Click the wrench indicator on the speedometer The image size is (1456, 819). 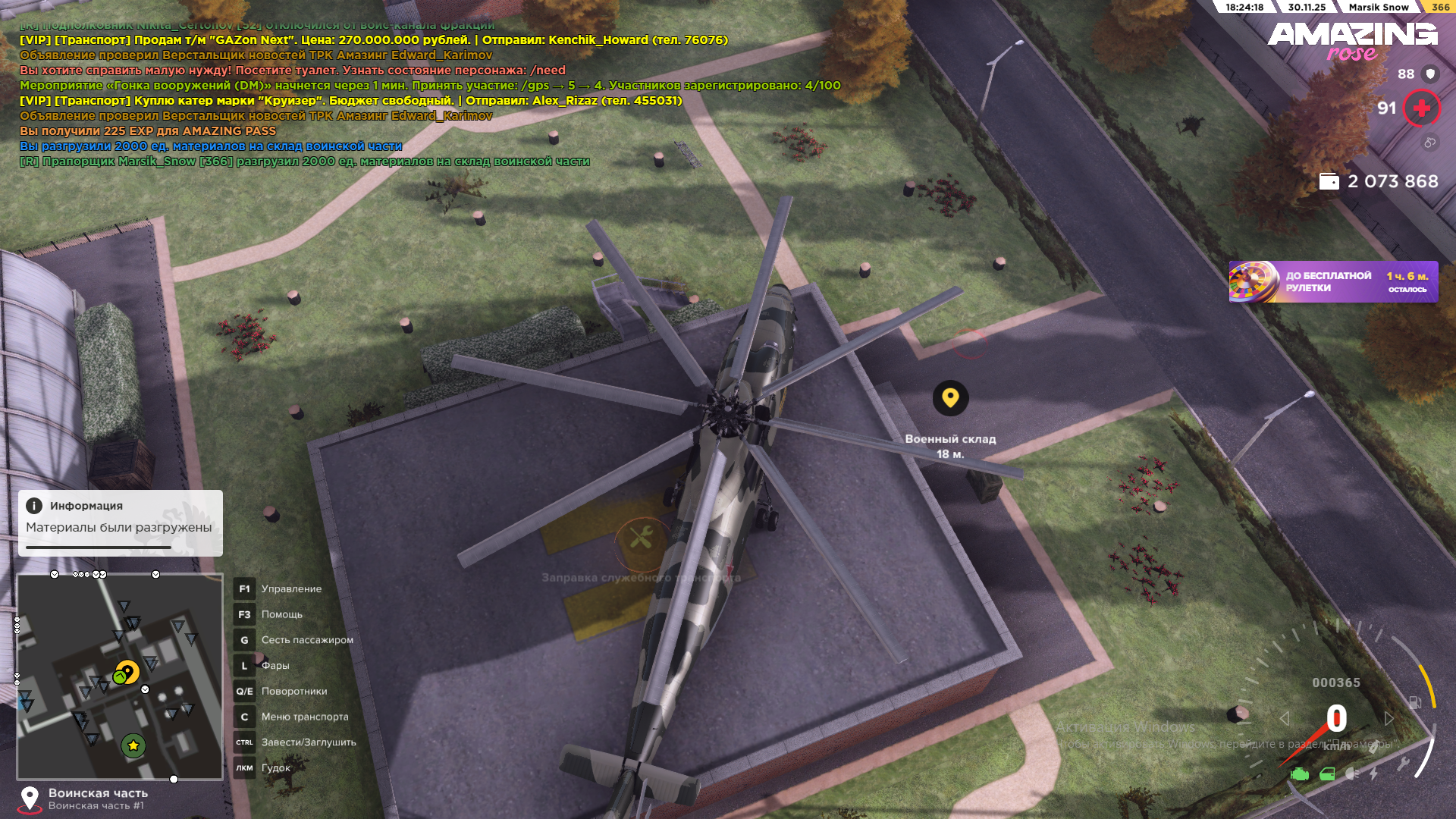[1403, 764]
